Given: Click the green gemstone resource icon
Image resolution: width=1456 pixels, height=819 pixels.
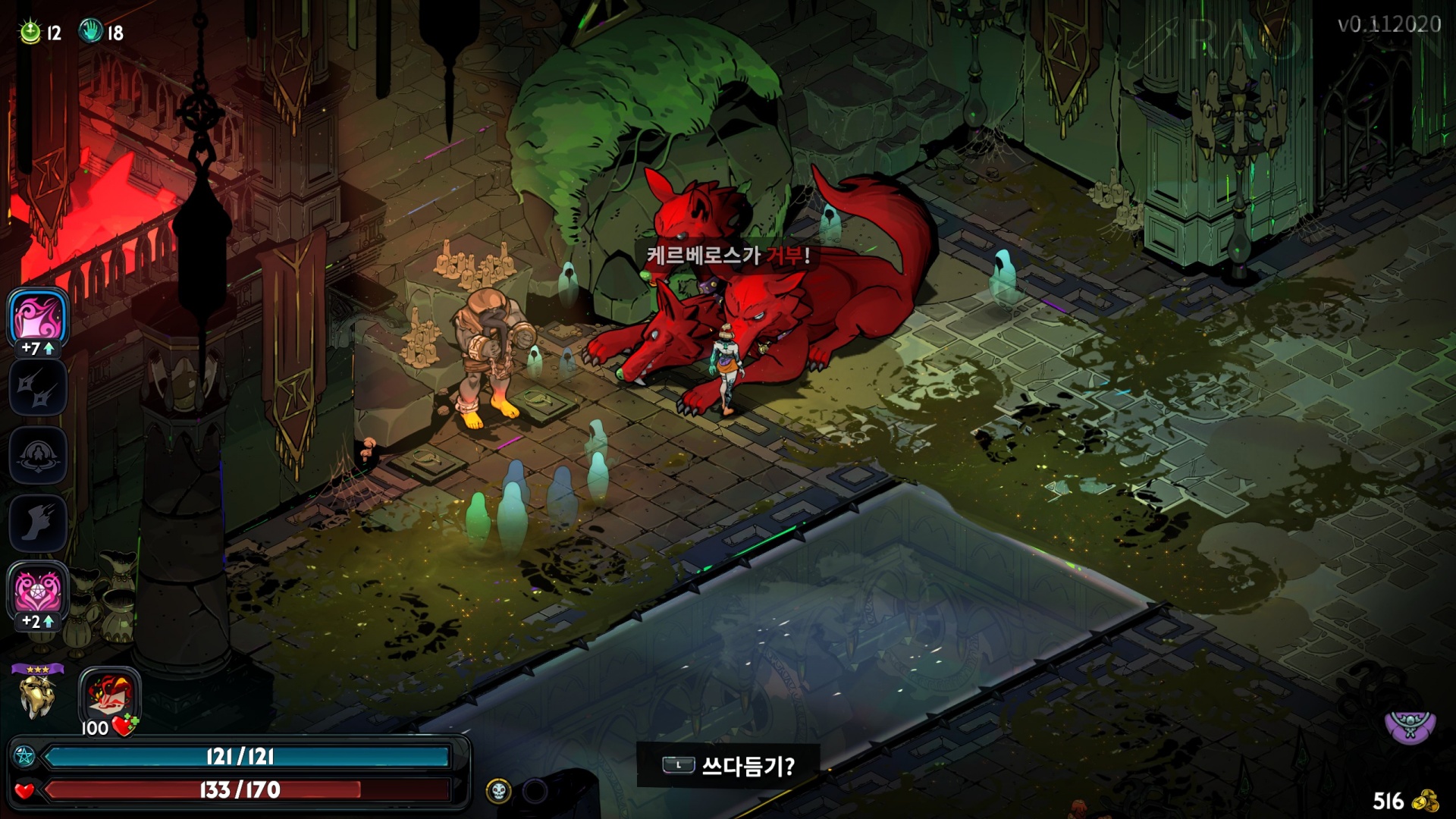Looking at the screenshot, I should 30,32.
